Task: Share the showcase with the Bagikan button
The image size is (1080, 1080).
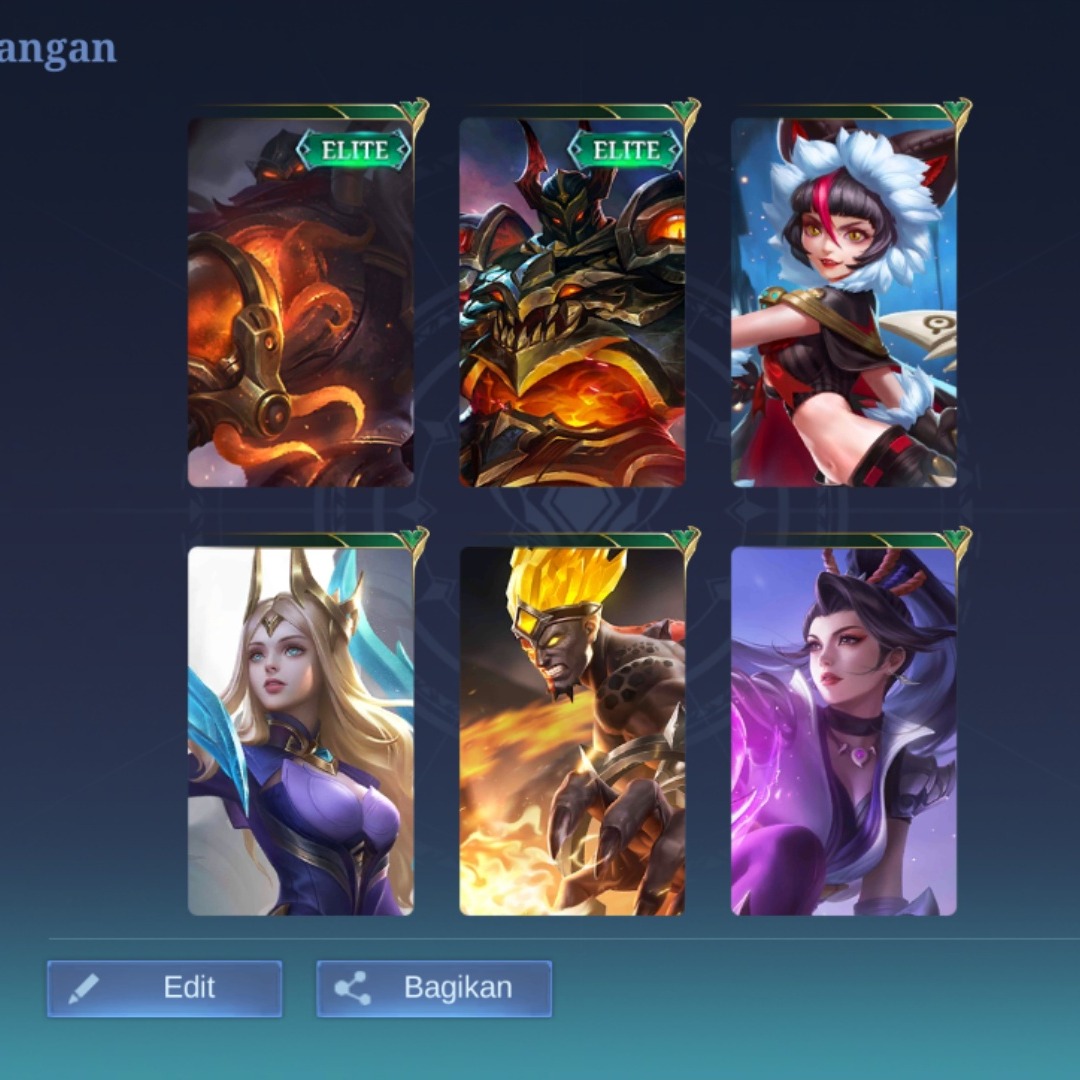Action: [434, 988]
